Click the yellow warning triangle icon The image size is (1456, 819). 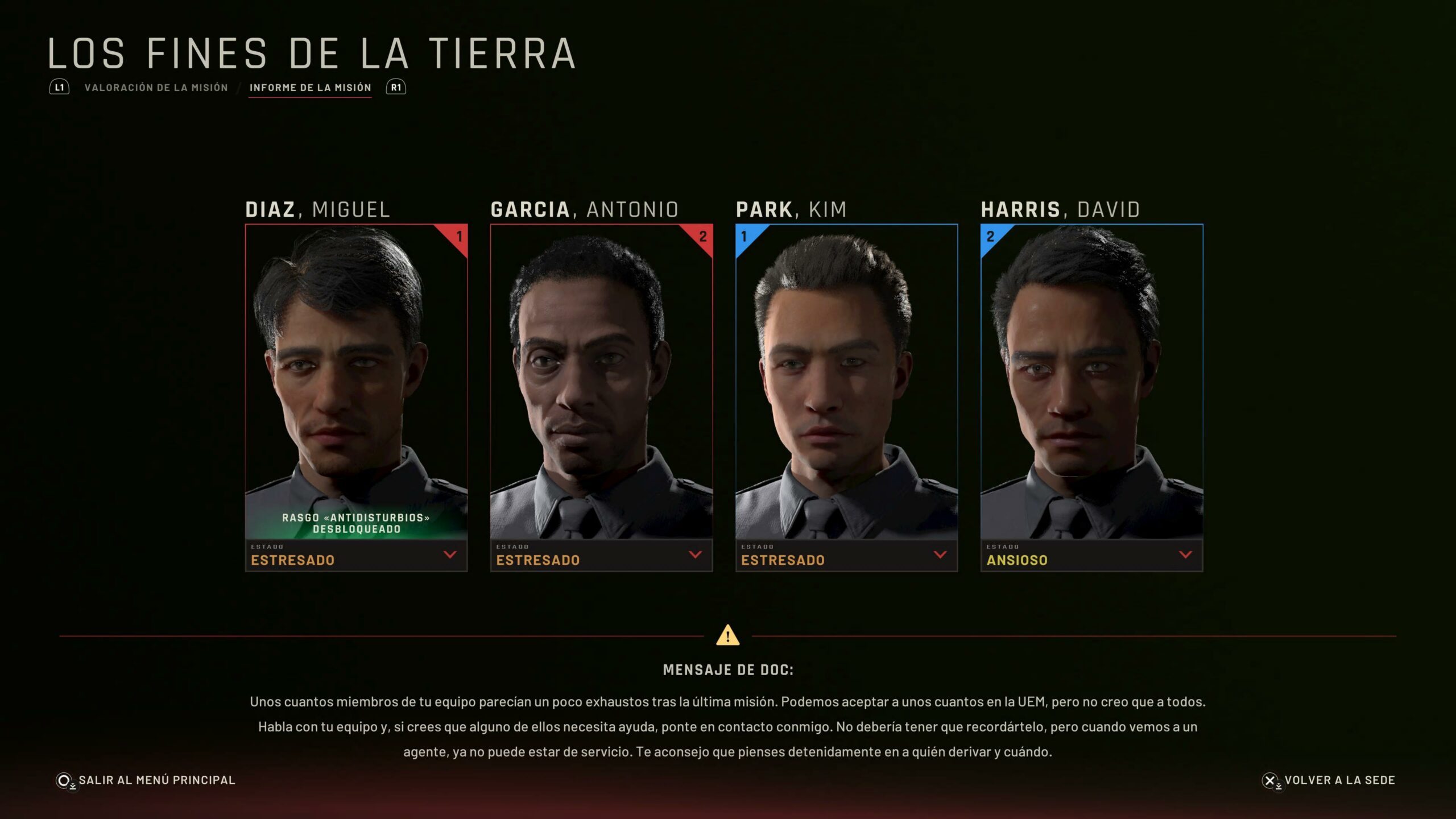pyautogui.click(x=727, y=635)
